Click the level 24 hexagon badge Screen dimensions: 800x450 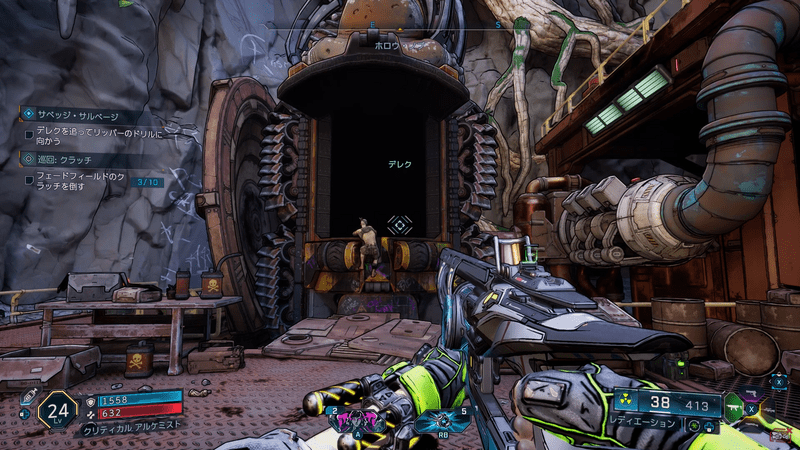57,409
